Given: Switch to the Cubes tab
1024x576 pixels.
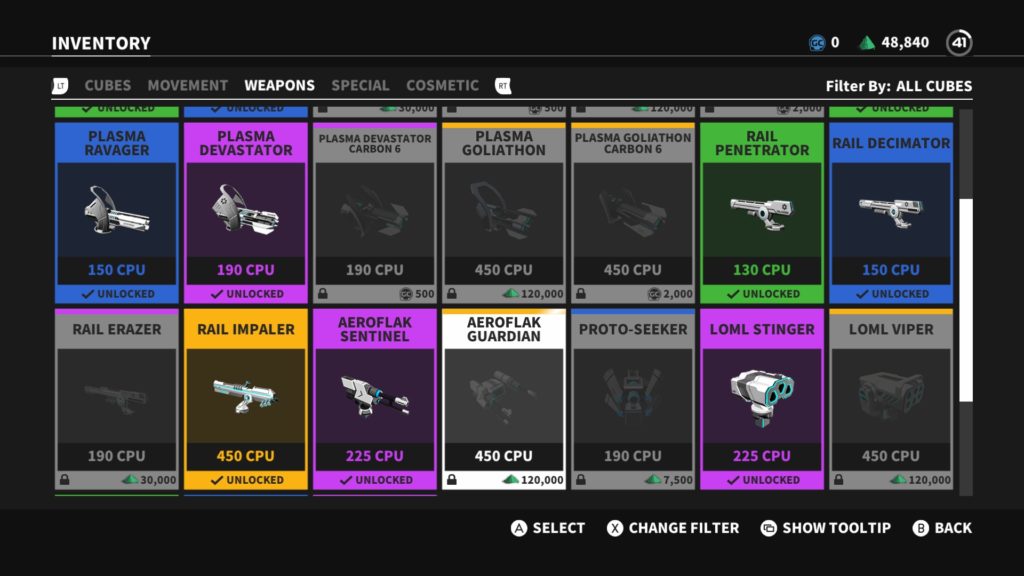Looking at the screenshot, I should point(107,86).
